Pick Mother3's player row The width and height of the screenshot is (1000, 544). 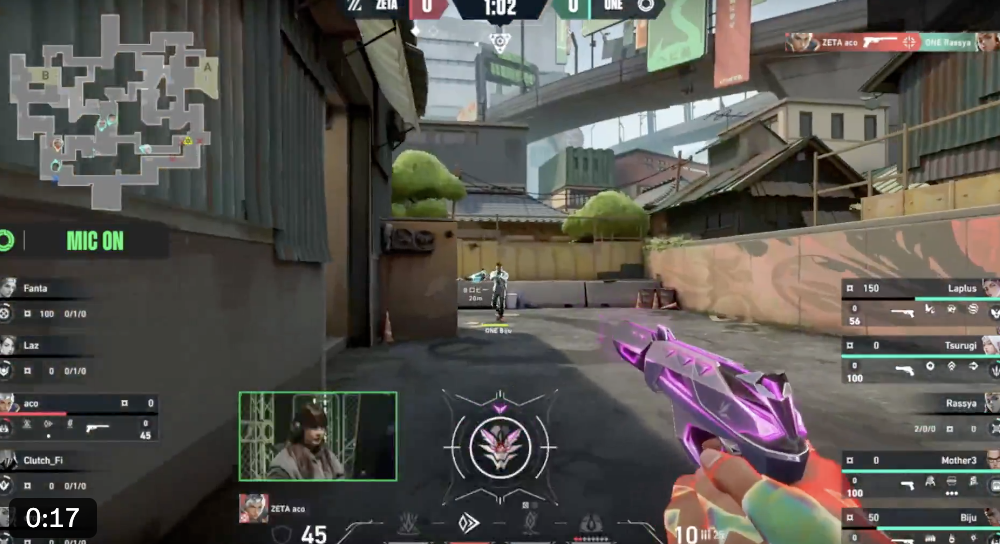coord(920,472)
